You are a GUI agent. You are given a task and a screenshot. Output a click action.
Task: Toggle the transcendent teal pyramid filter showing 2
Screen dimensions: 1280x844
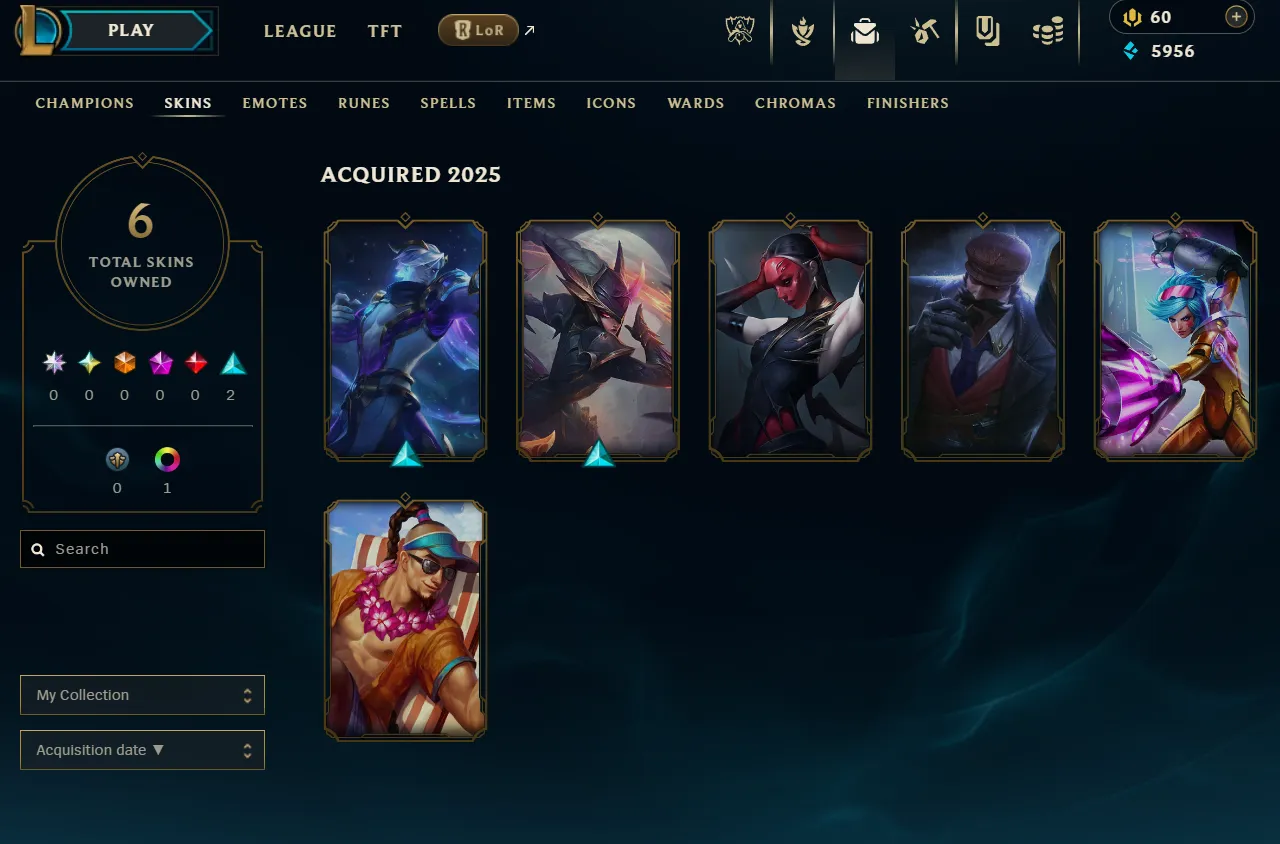click(x=232, y=363)
